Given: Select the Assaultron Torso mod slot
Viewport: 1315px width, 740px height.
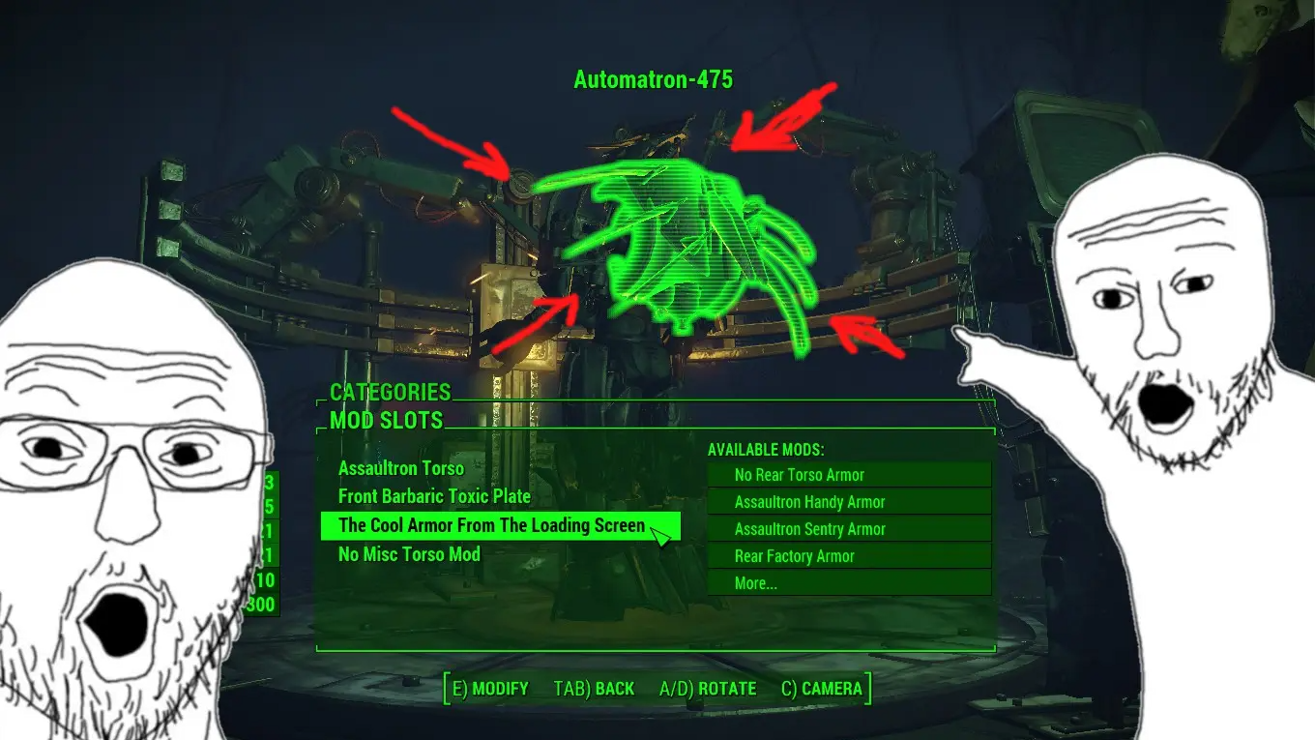Looking at the screenshot, I should 401,468.
